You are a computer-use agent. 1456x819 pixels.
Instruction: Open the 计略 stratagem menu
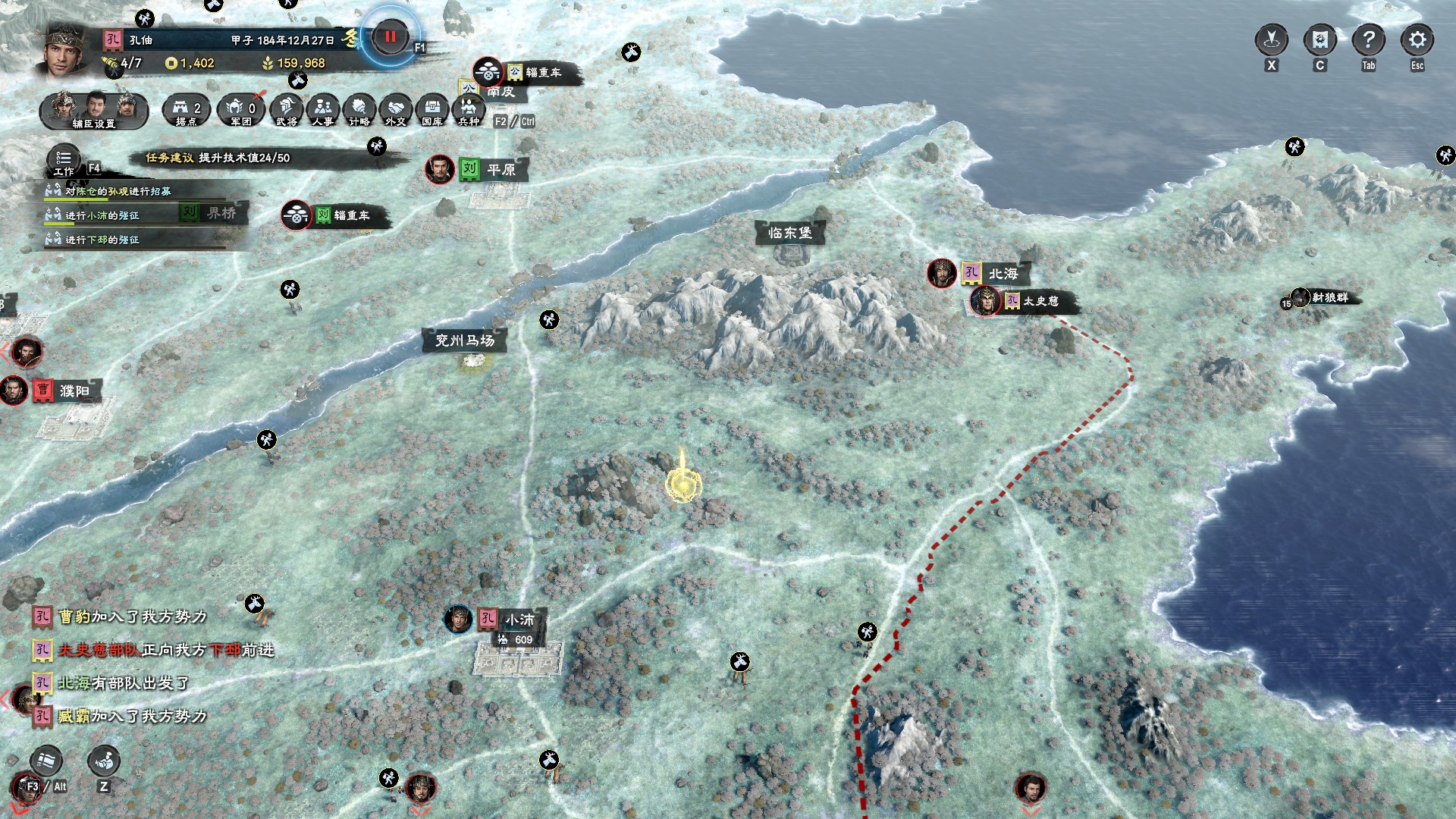click(x=359, y=110)
